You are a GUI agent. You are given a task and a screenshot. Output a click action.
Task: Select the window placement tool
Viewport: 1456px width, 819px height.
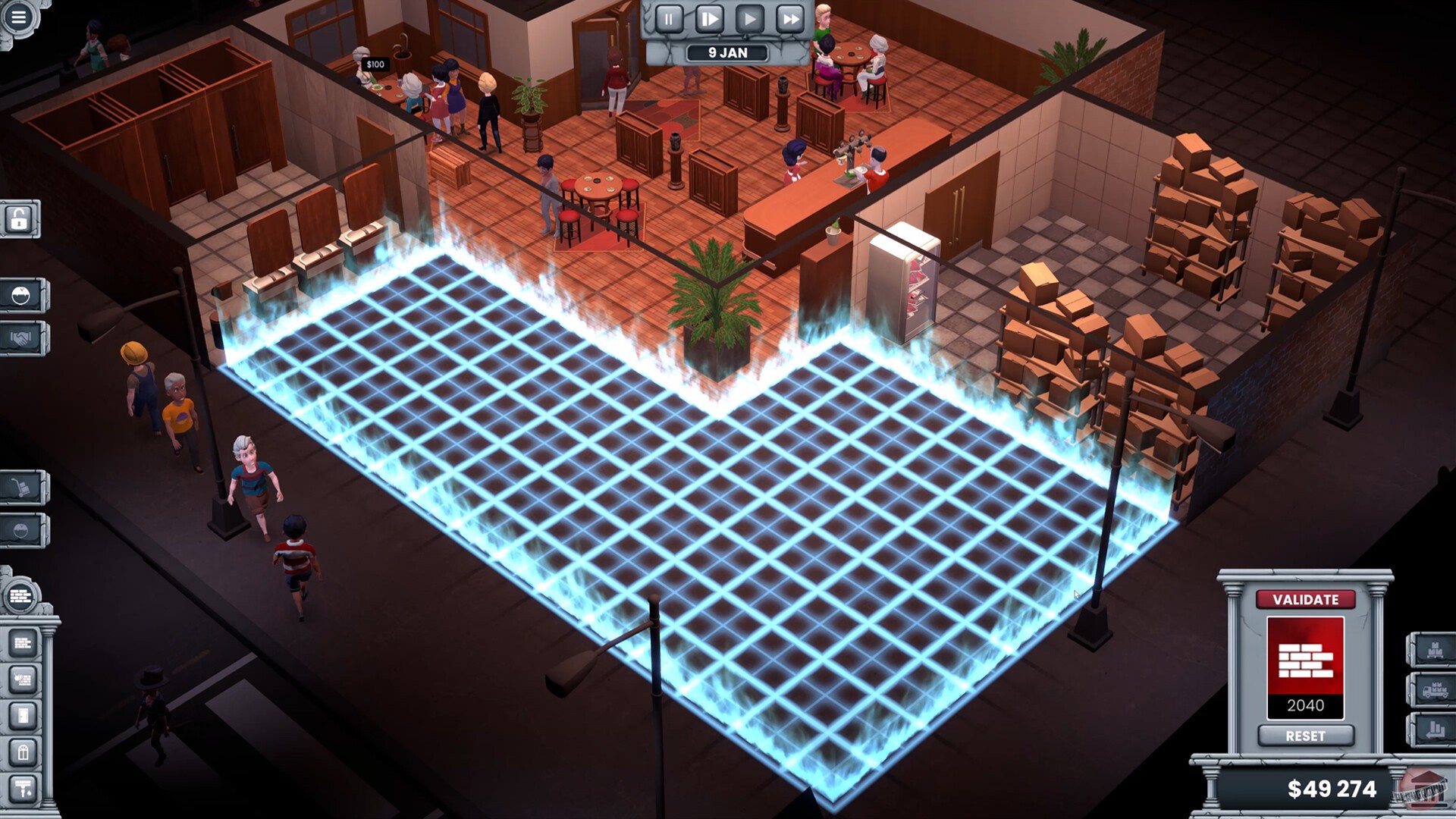22,752
